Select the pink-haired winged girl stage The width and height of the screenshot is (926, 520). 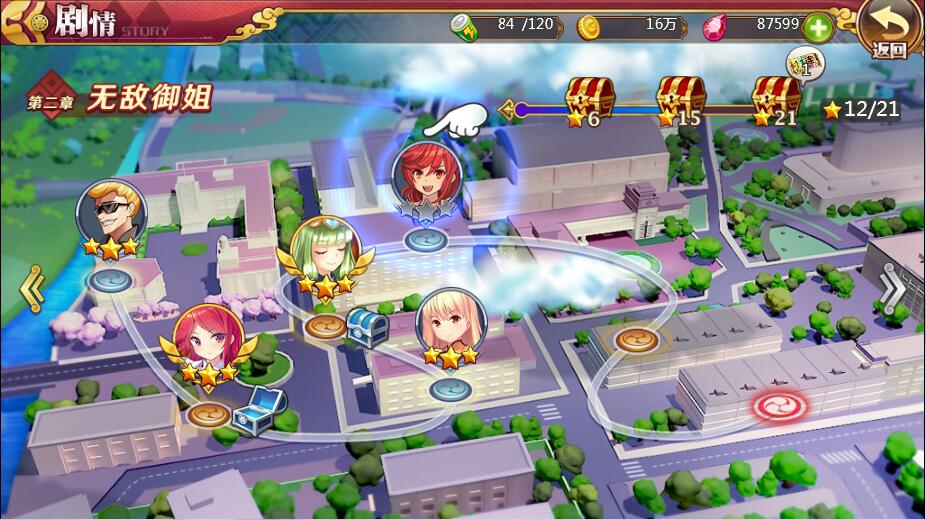208,340
